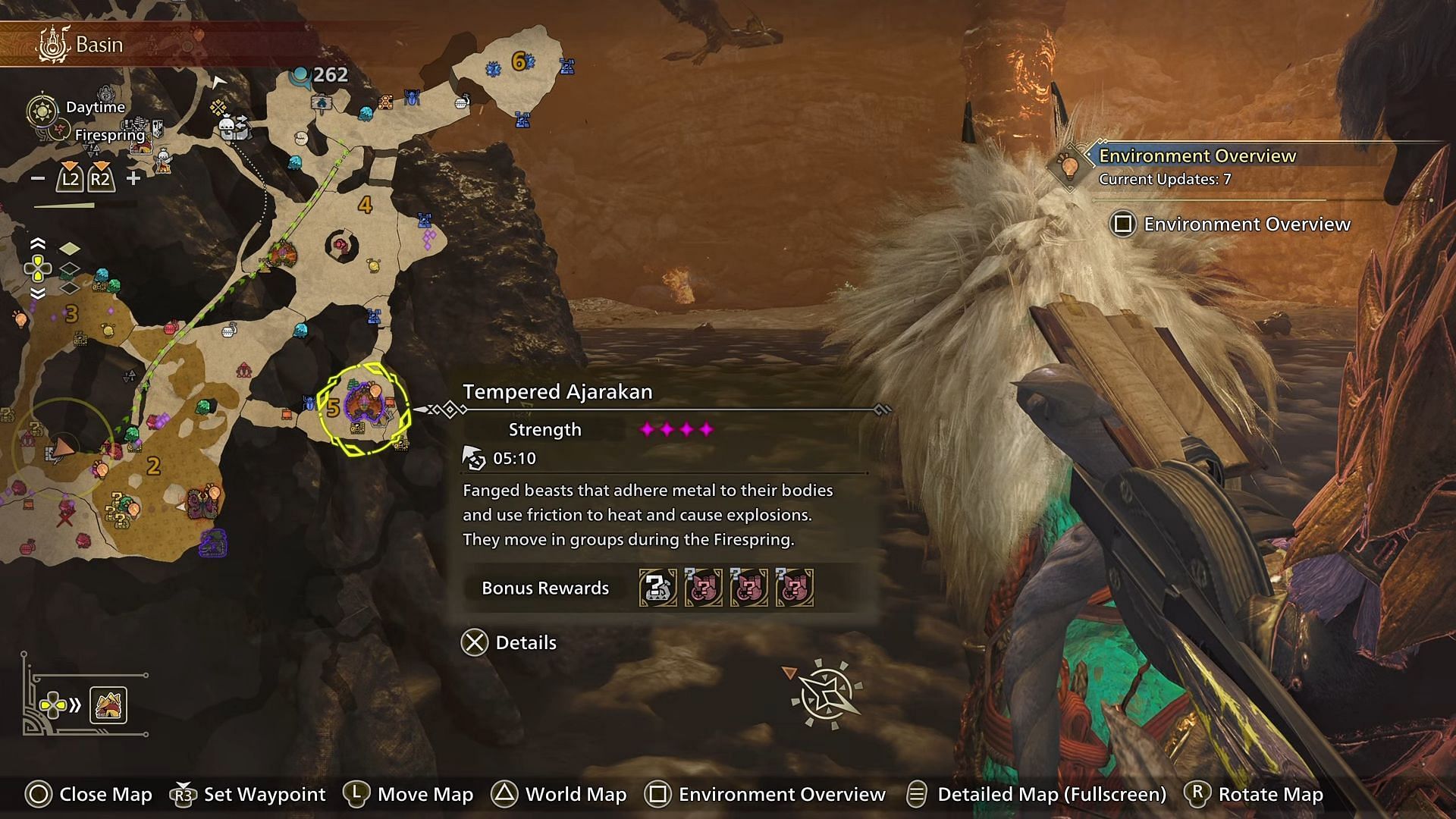Switch to the World Map
Viewport: 1456px width, 819px height.
(x=559, y=794)
